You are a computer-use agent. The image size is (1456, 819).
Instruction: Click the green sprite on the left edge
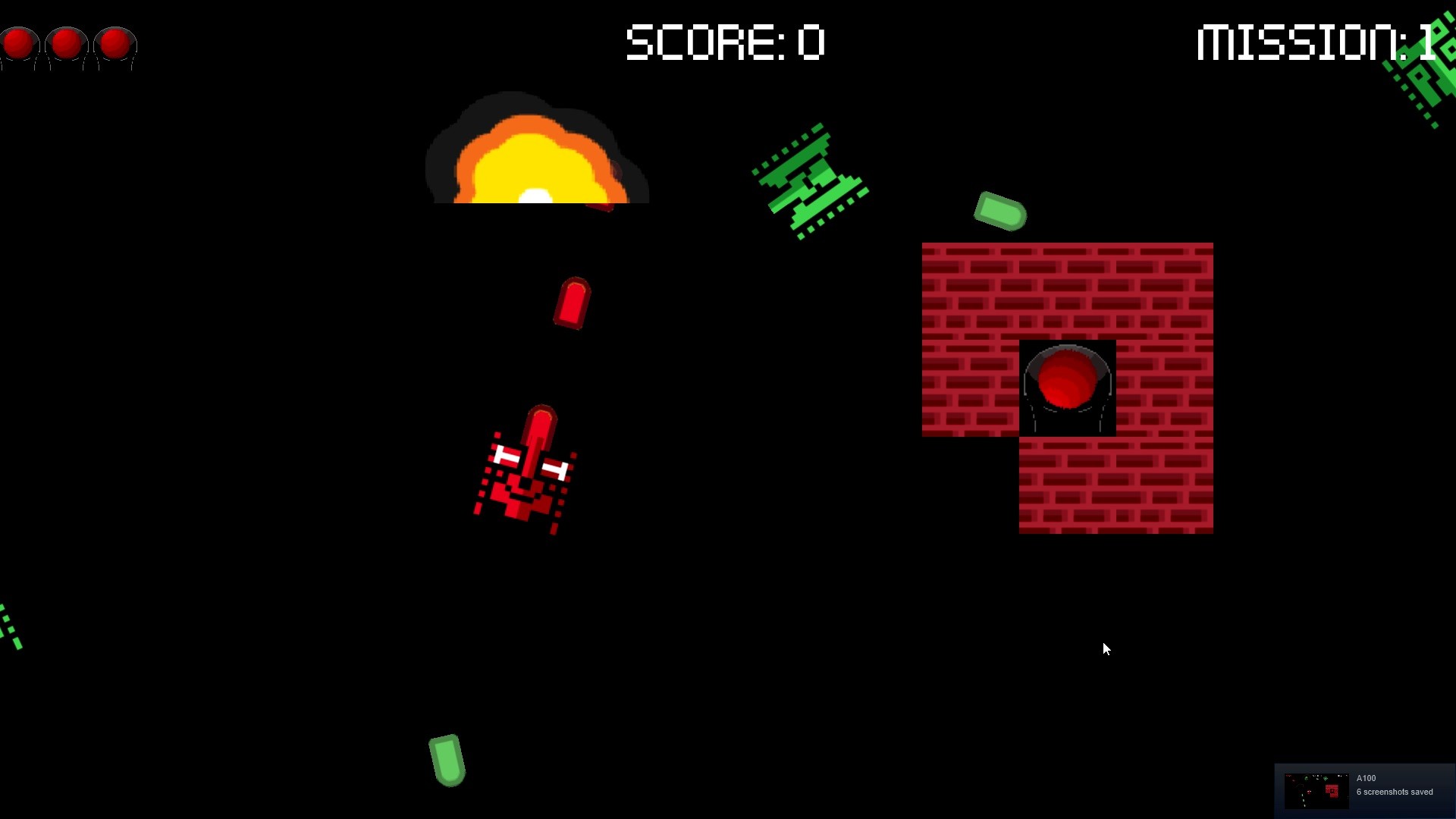[9, 626]
